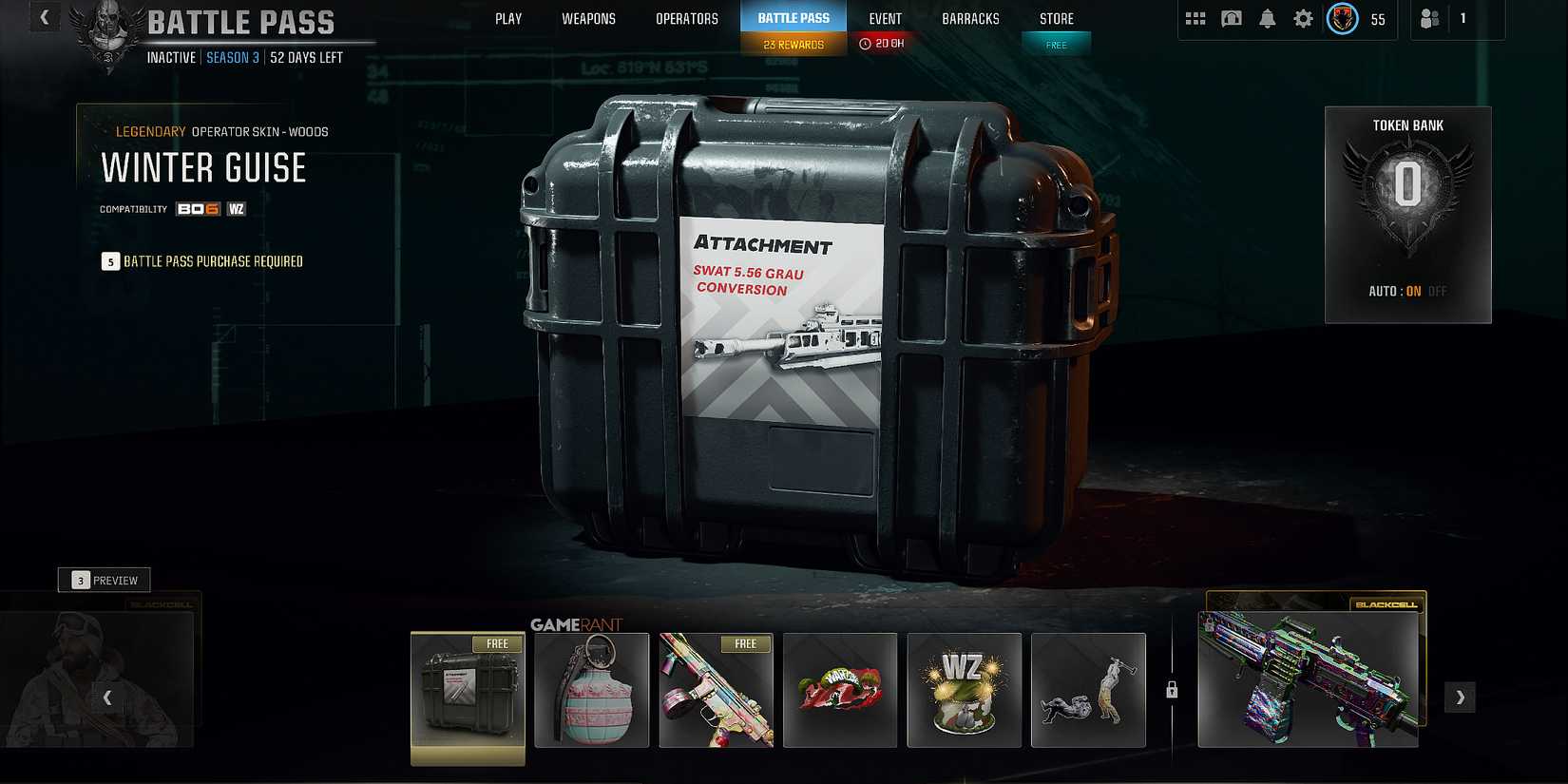The width and height of the screenshot is (1568, 784).
Task: Toggle the WZ compatibility badge
Action: click(236, 209)
